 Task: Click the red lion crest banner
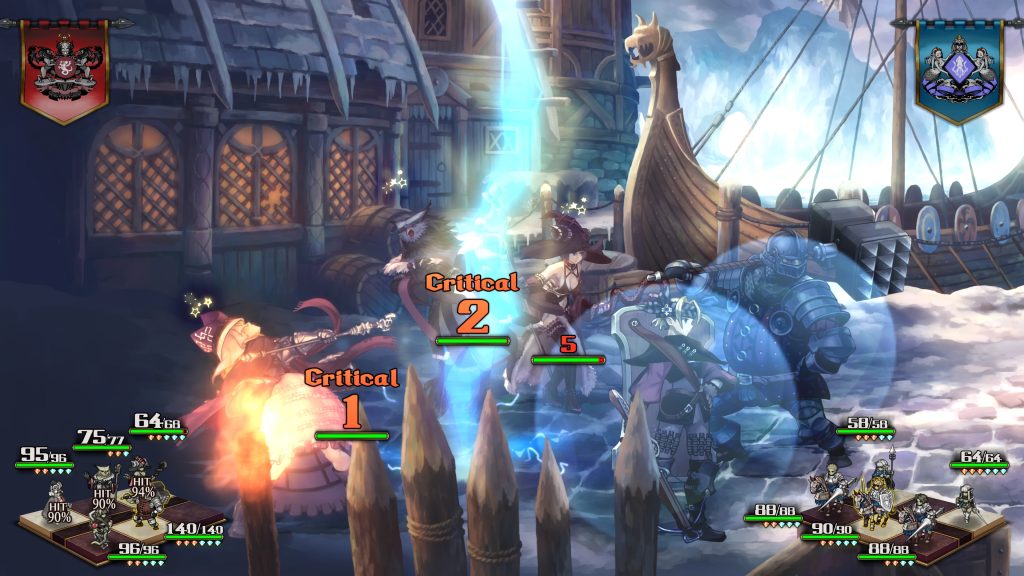(65, 68)
